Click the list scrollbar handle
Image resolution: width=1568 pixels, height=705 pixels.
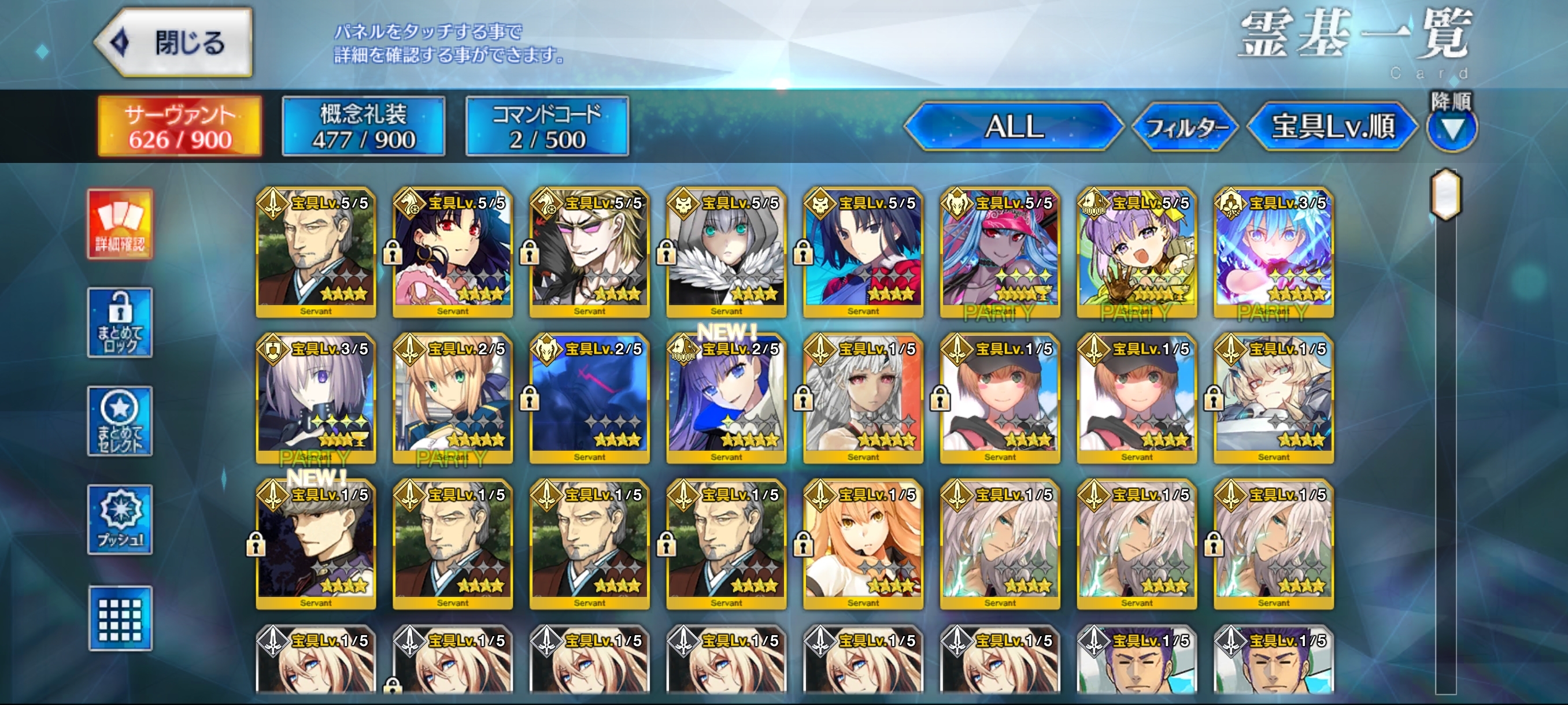1445,195
